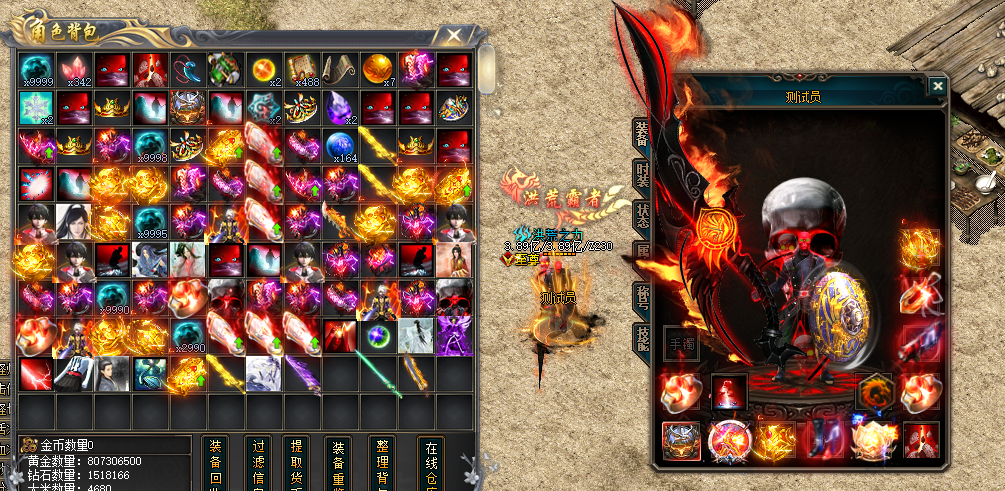Screen dimensions: 1005x491
Task: Select the pink crystal stack x342
Action: [74, 71]
